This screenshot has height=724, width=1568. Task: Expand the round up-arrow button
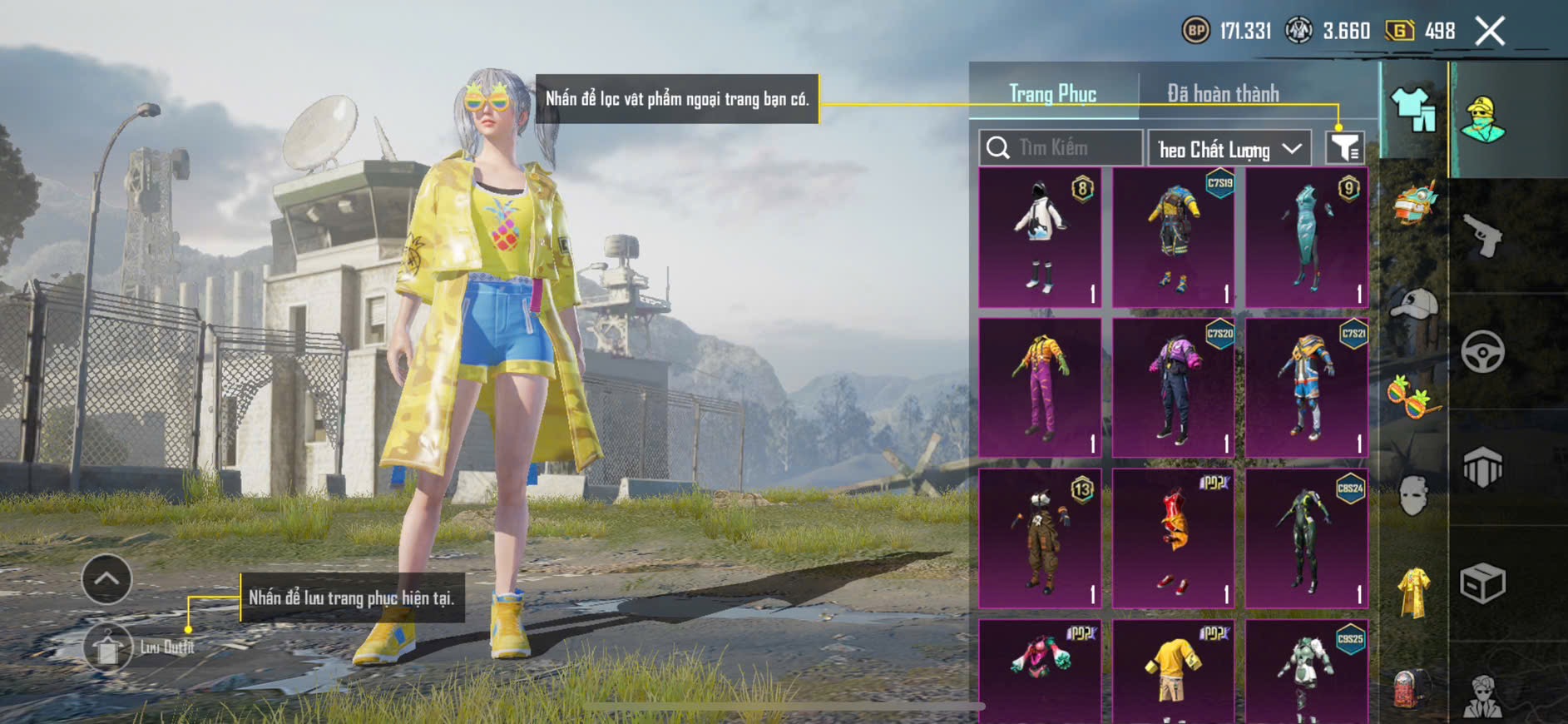106,578
